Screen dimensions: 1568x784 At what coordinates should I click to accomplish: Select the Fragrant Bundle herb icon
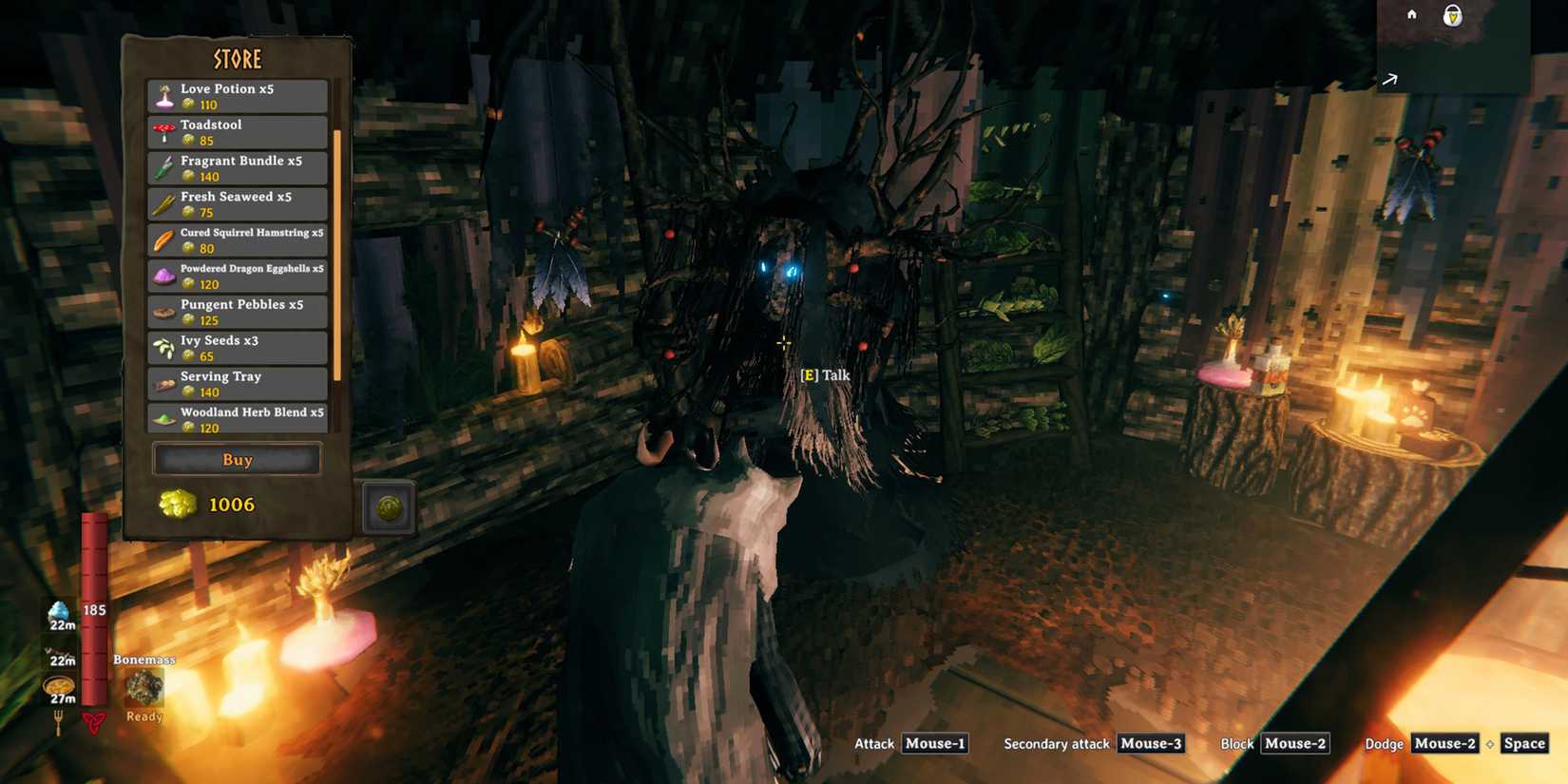[x=163, y=166]
